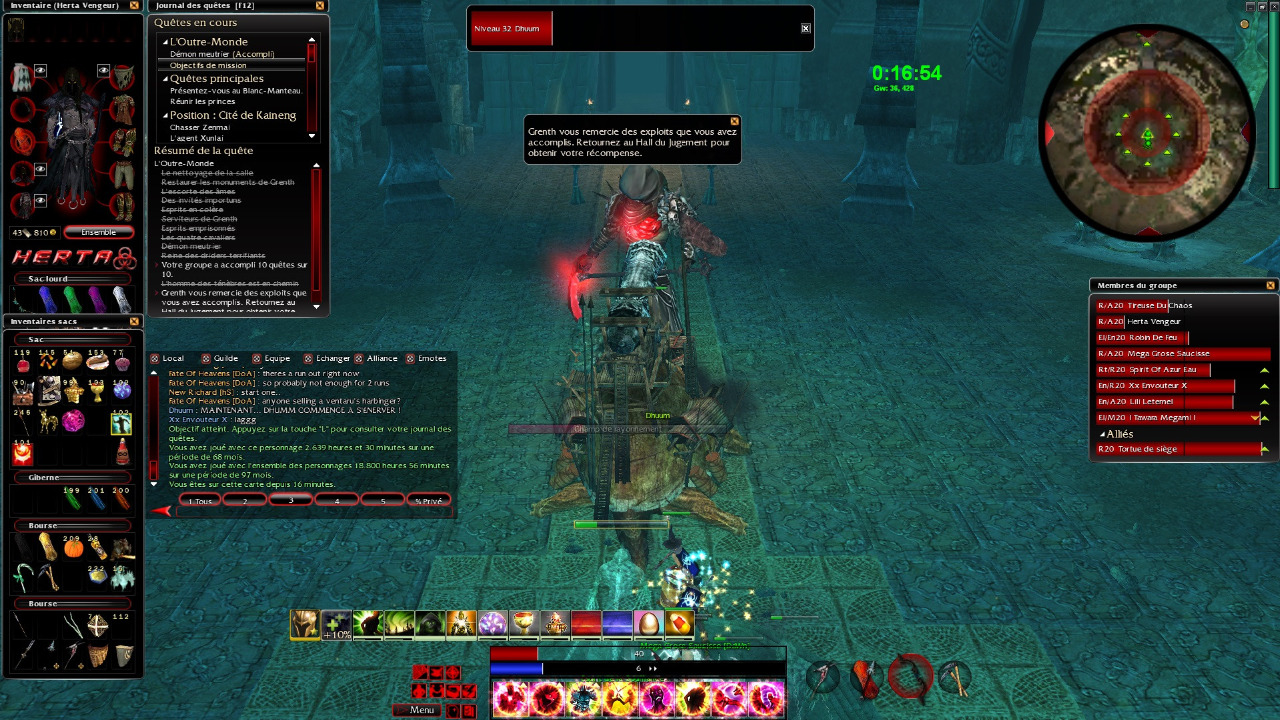Switch to the Privé chat tab
1280x720 pixels.
tap(427, 500)
